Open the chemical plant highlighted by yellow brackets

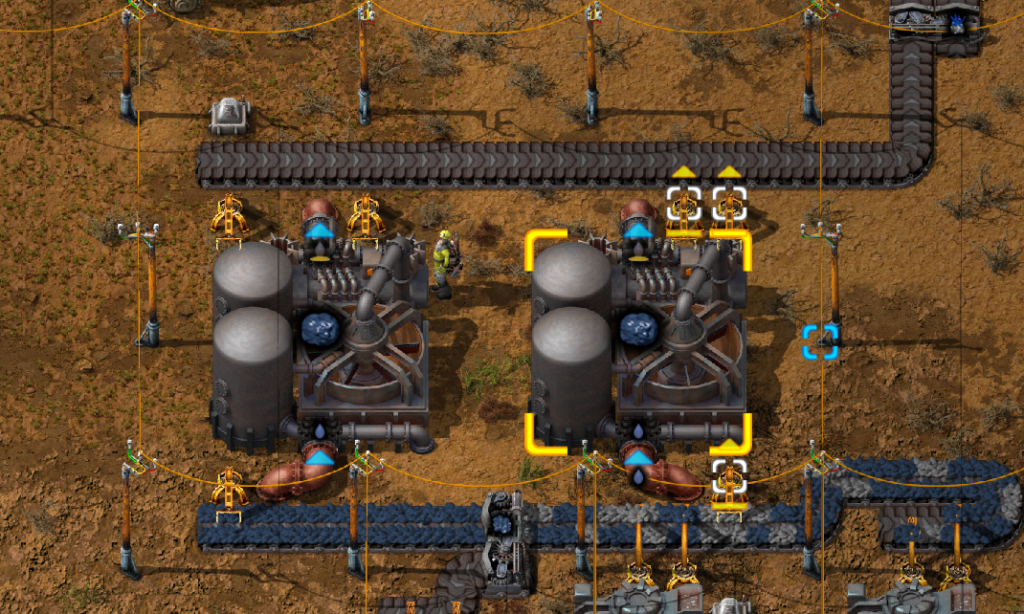tap(638, 340)
